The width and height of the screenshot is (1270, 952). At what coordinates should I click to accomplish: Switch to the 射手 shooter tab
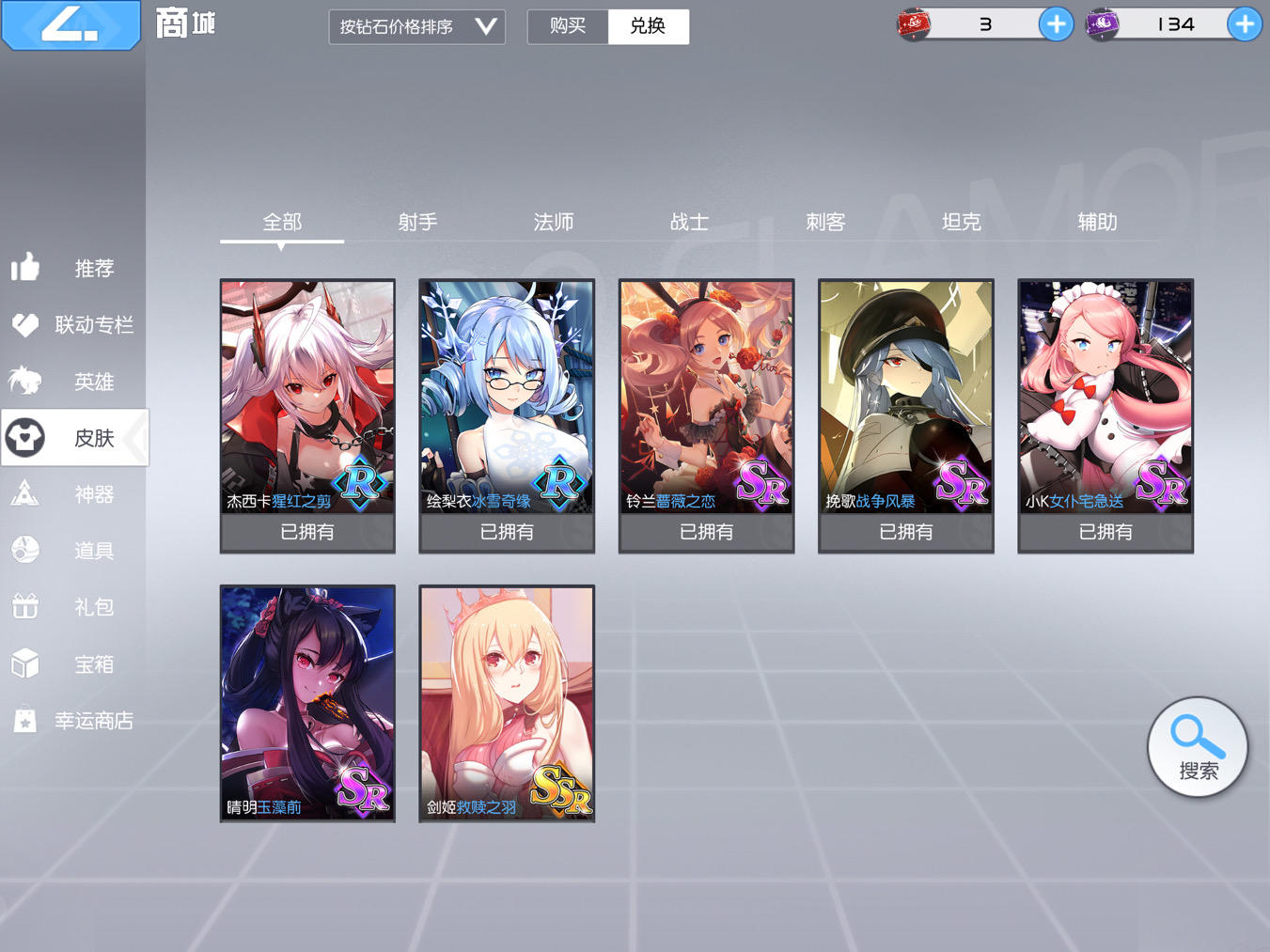pyautogui.click(x=417, y=222)
